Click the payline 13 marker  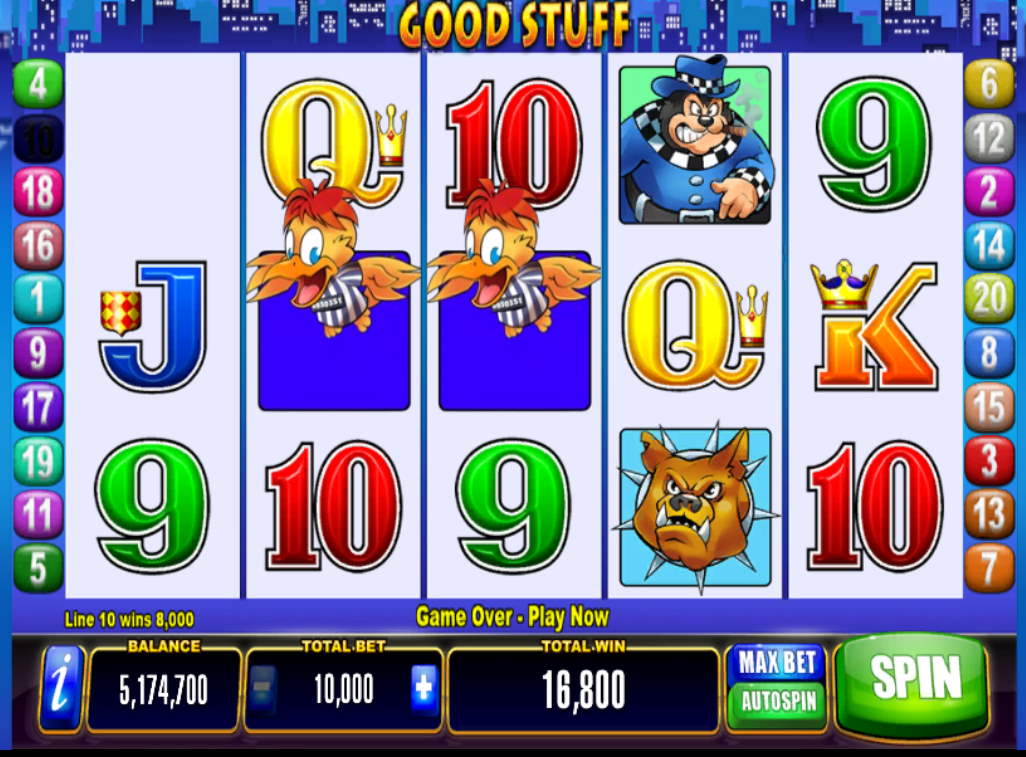coord(988,515)
